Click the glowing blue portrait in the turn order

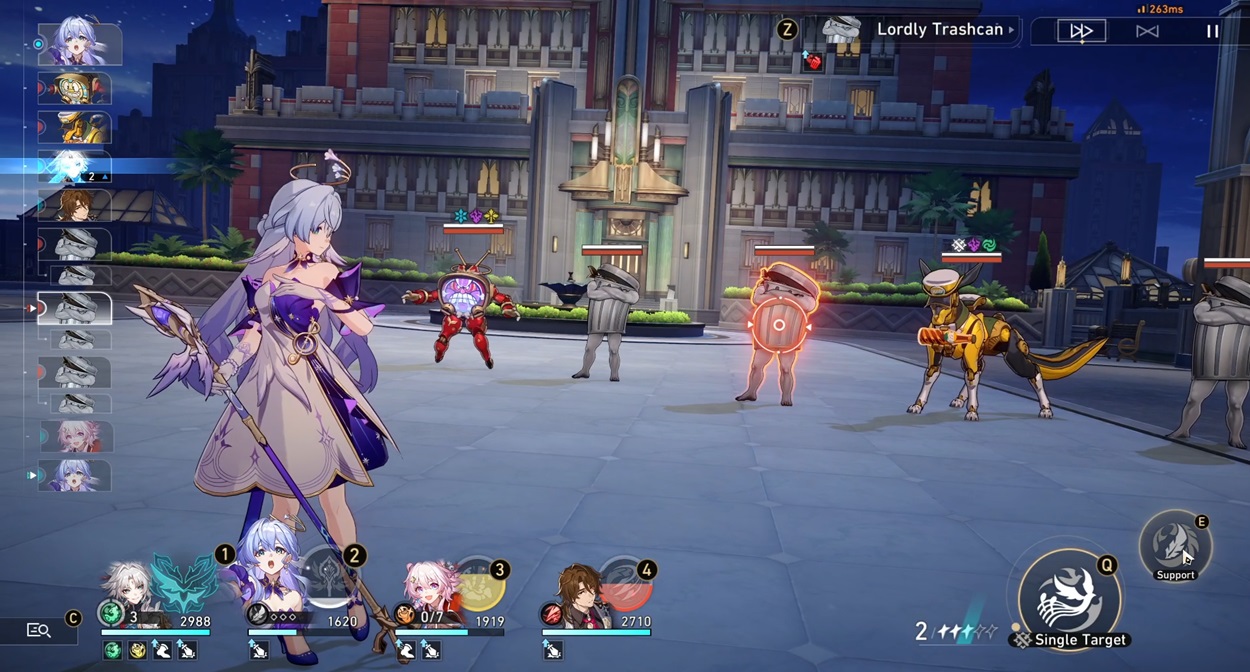pyautogui.click(x=74, y=166)
